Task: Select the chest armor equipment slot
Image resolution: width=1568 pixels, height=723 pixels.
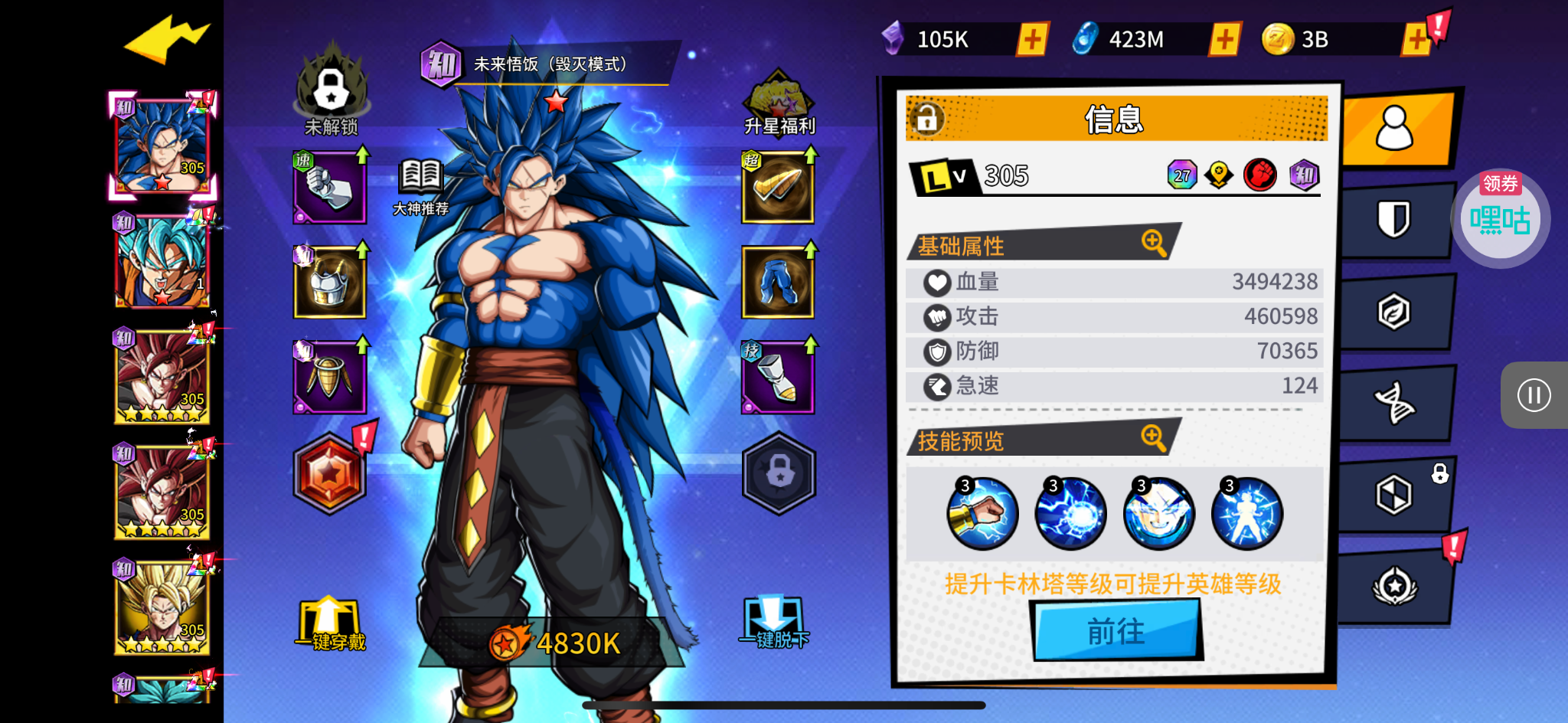Action: (329, 282)
